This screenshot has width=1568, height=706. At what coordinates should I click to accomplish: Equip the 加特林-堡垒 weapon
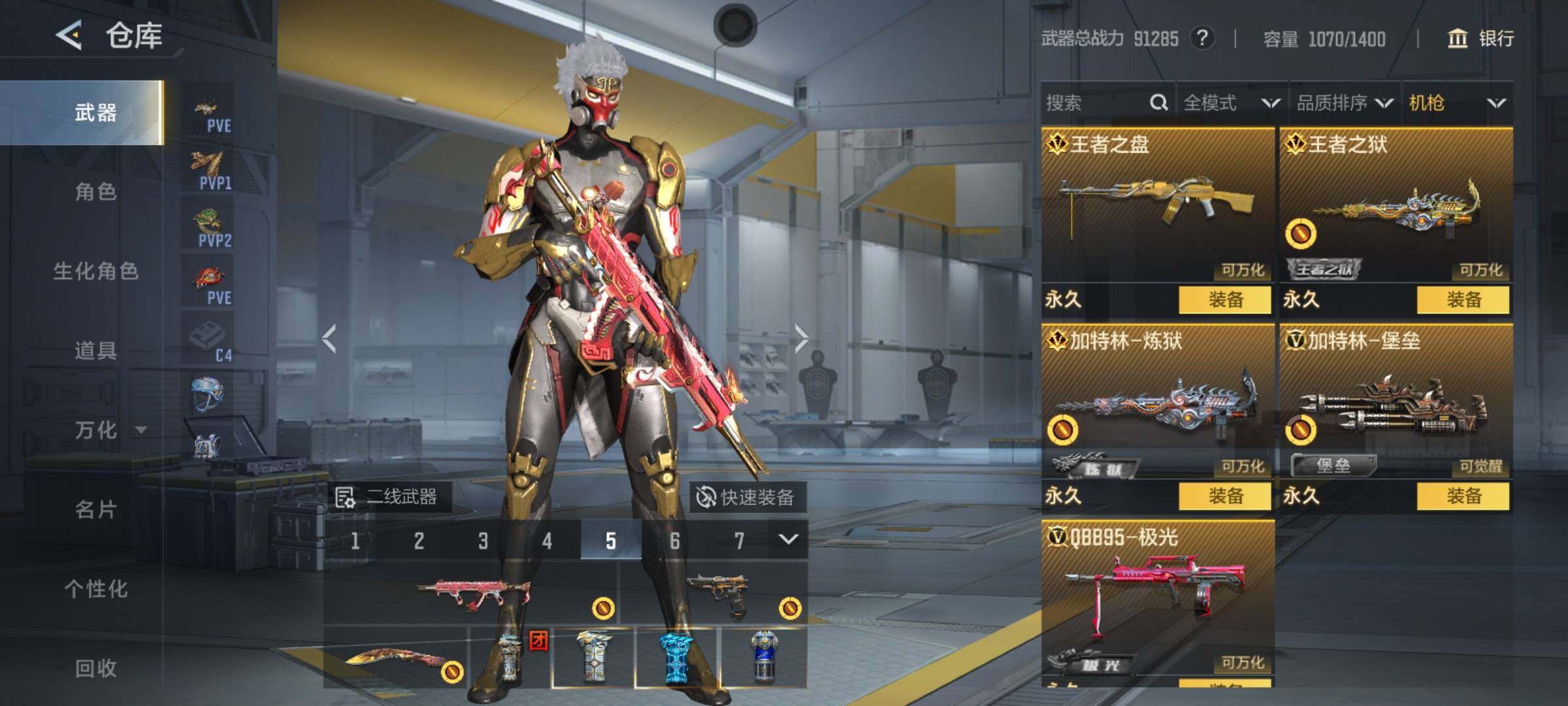[1463, 496]
